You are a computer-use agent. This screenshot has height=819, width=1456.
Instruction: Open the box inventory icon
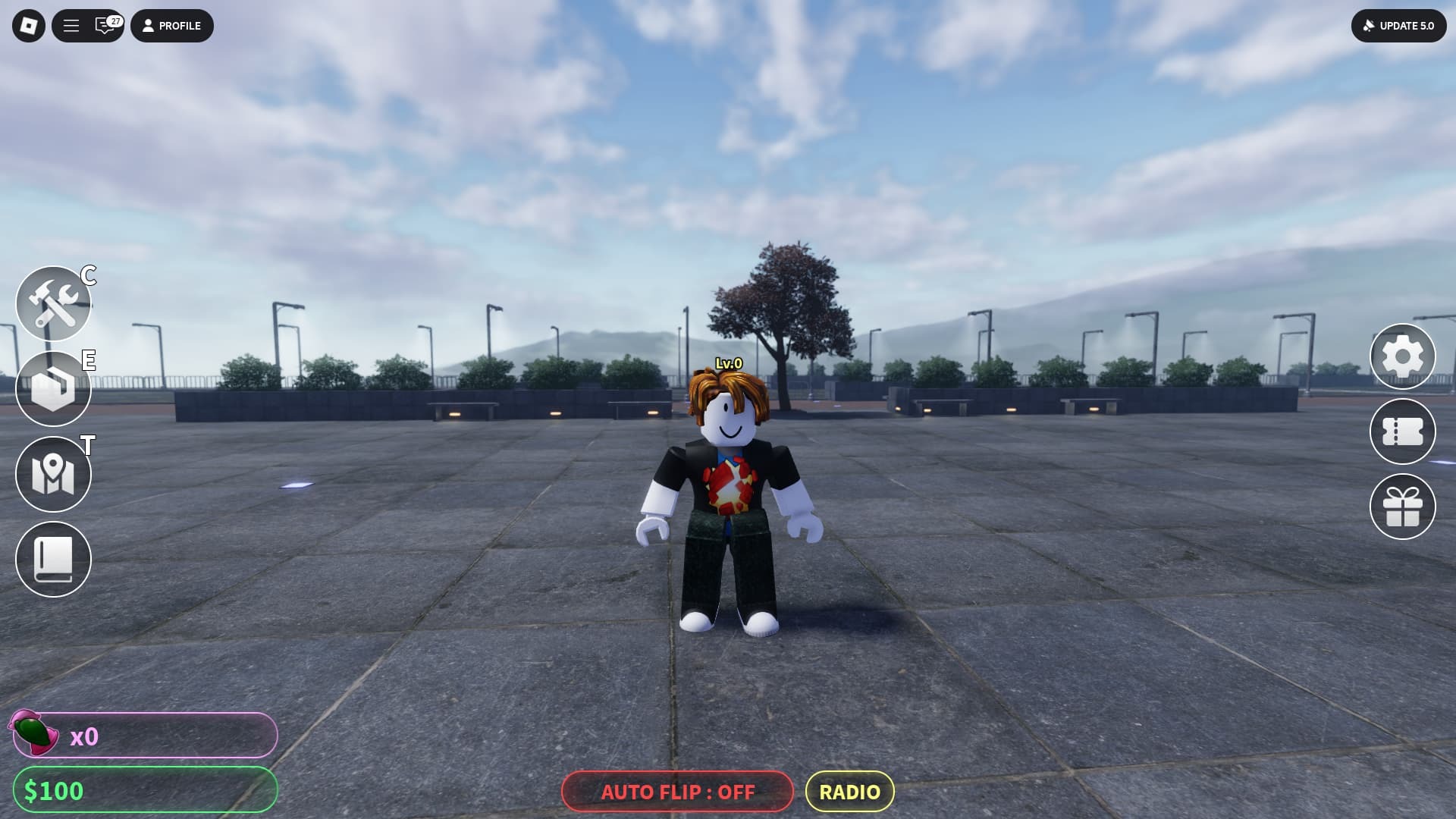(x=53, y=389)
